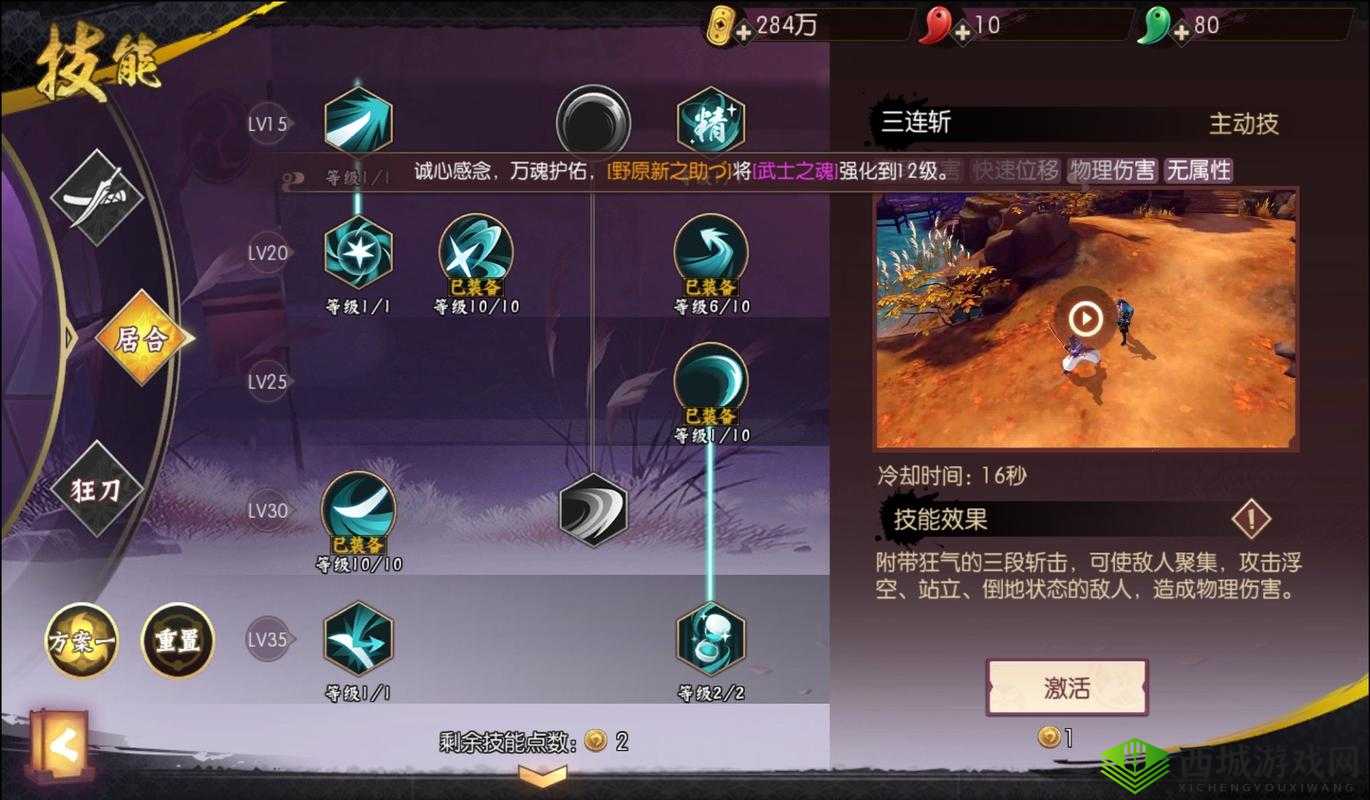The width and height of the screenshot is (1370, 800).
Task: Open the 精 enhancement skill at tree top
Action: [x=711, y=121]
